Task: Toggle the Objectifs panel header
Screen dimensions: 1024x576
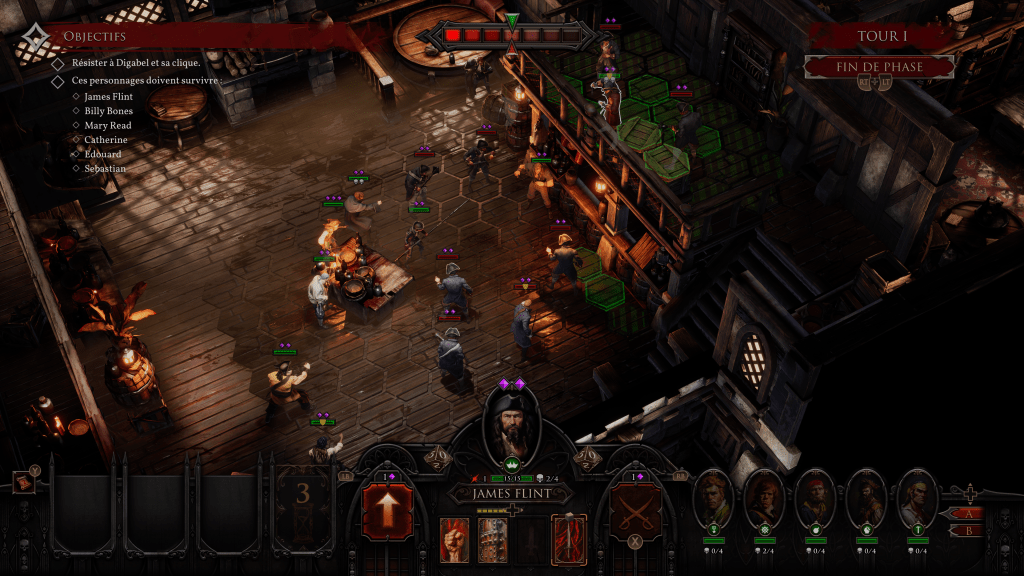Action: (x=94, y=36)
